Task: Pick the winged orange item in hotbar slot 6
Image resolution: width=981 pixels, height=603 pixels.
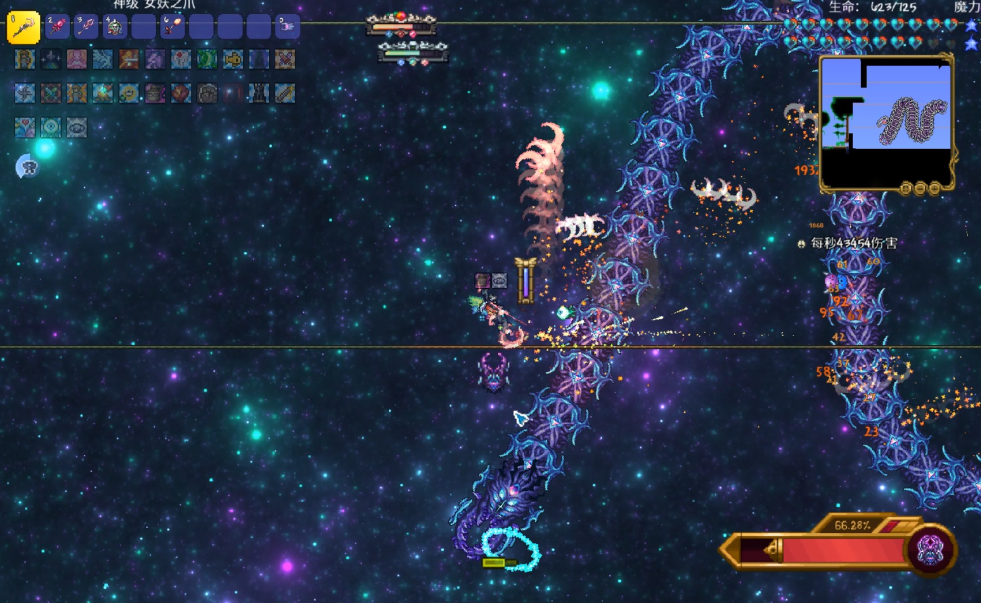Action: pyautogui.click(x=172, y=27)
